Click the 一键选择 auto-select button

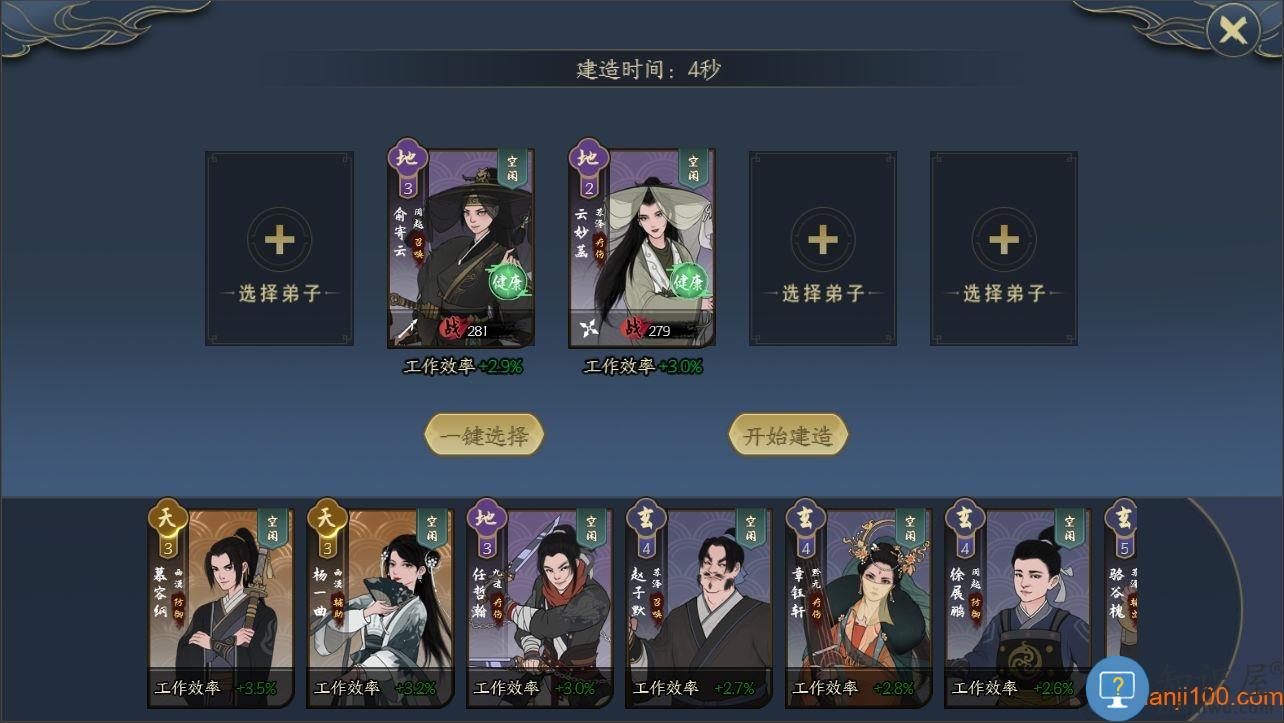pos(484,436)
